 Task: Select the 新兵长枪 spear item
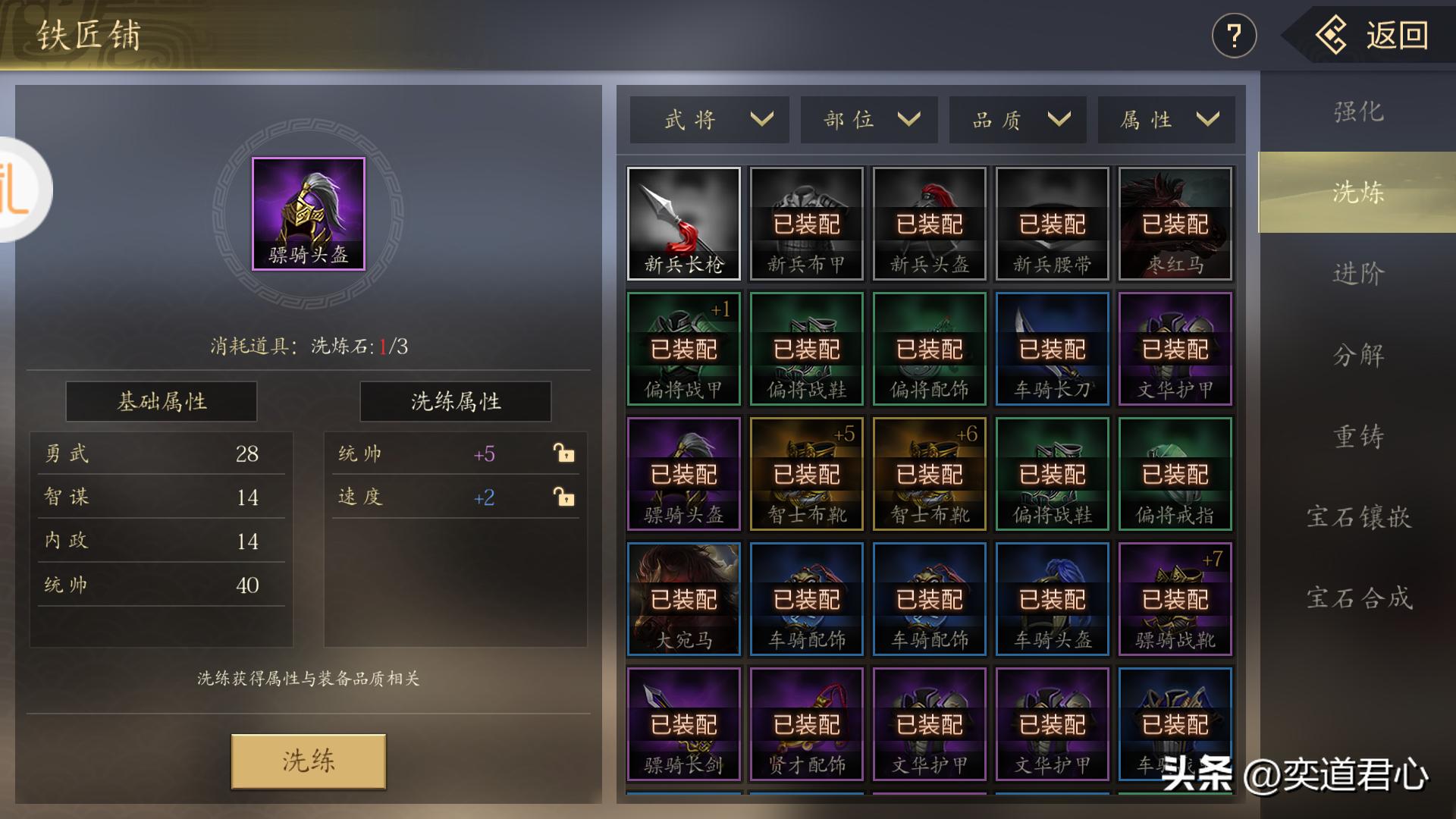(682, 222)
